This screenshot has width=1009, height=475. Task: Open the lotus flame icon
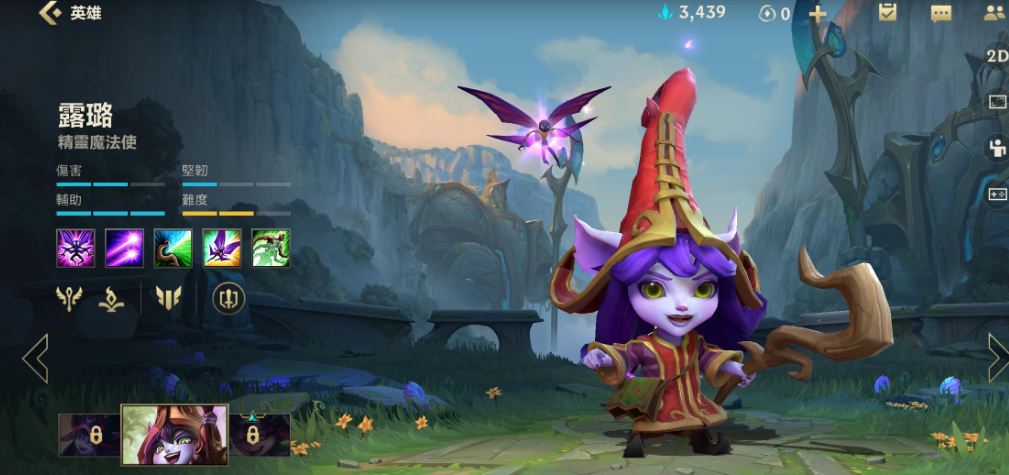click(112, 298)
